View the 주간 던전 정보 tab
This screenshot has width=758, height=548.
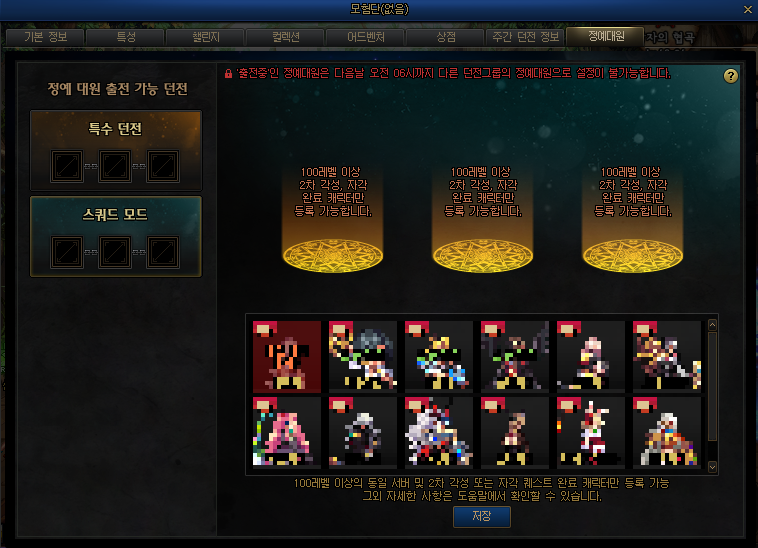click(x=526, y=37)
